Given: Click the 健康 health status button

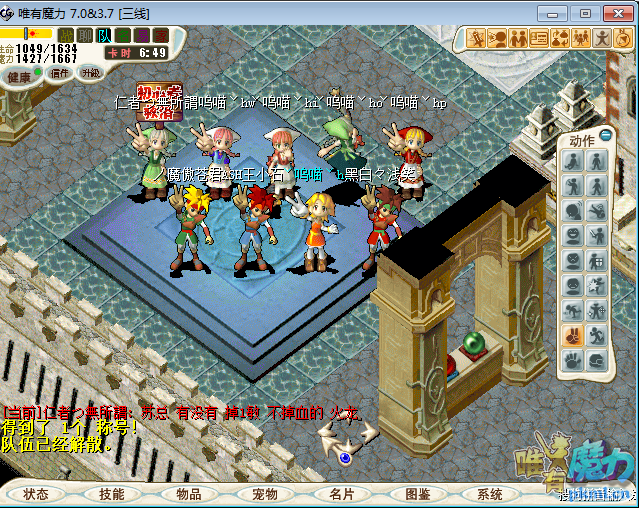Looking at the screenshot, I should (19, 76).
